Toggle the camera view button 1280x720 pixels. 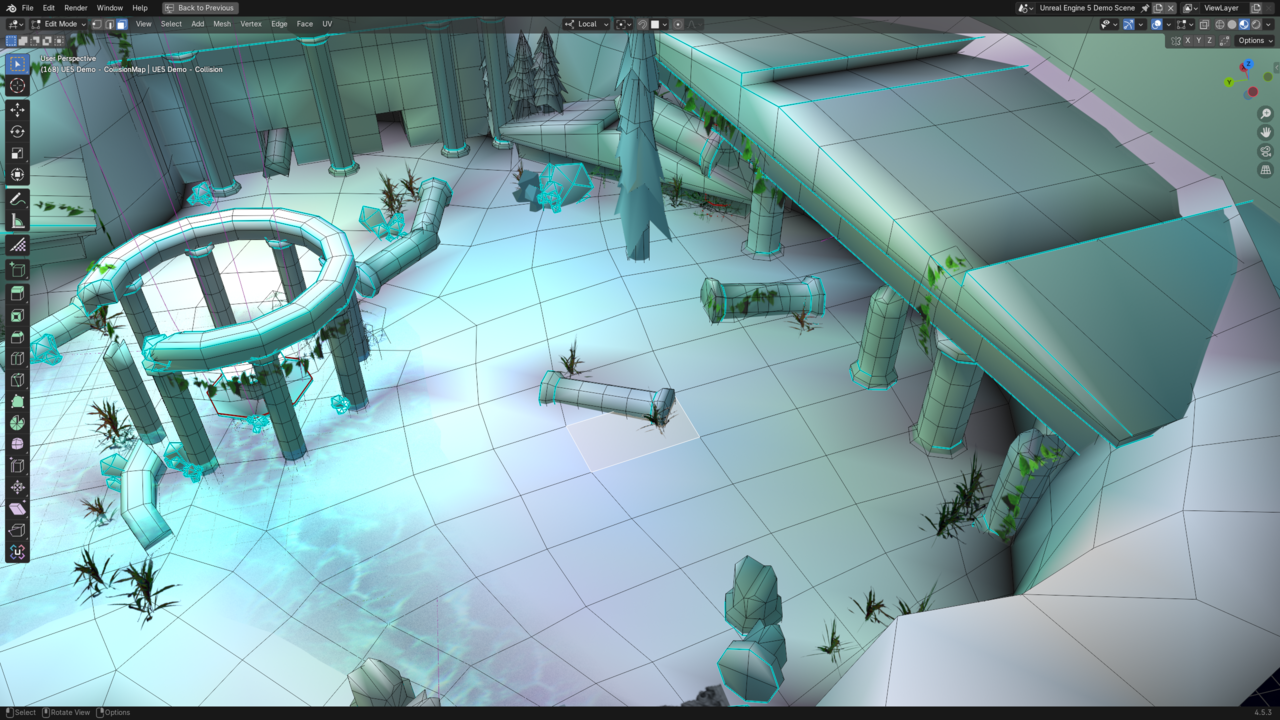(x=1265, y=151)
